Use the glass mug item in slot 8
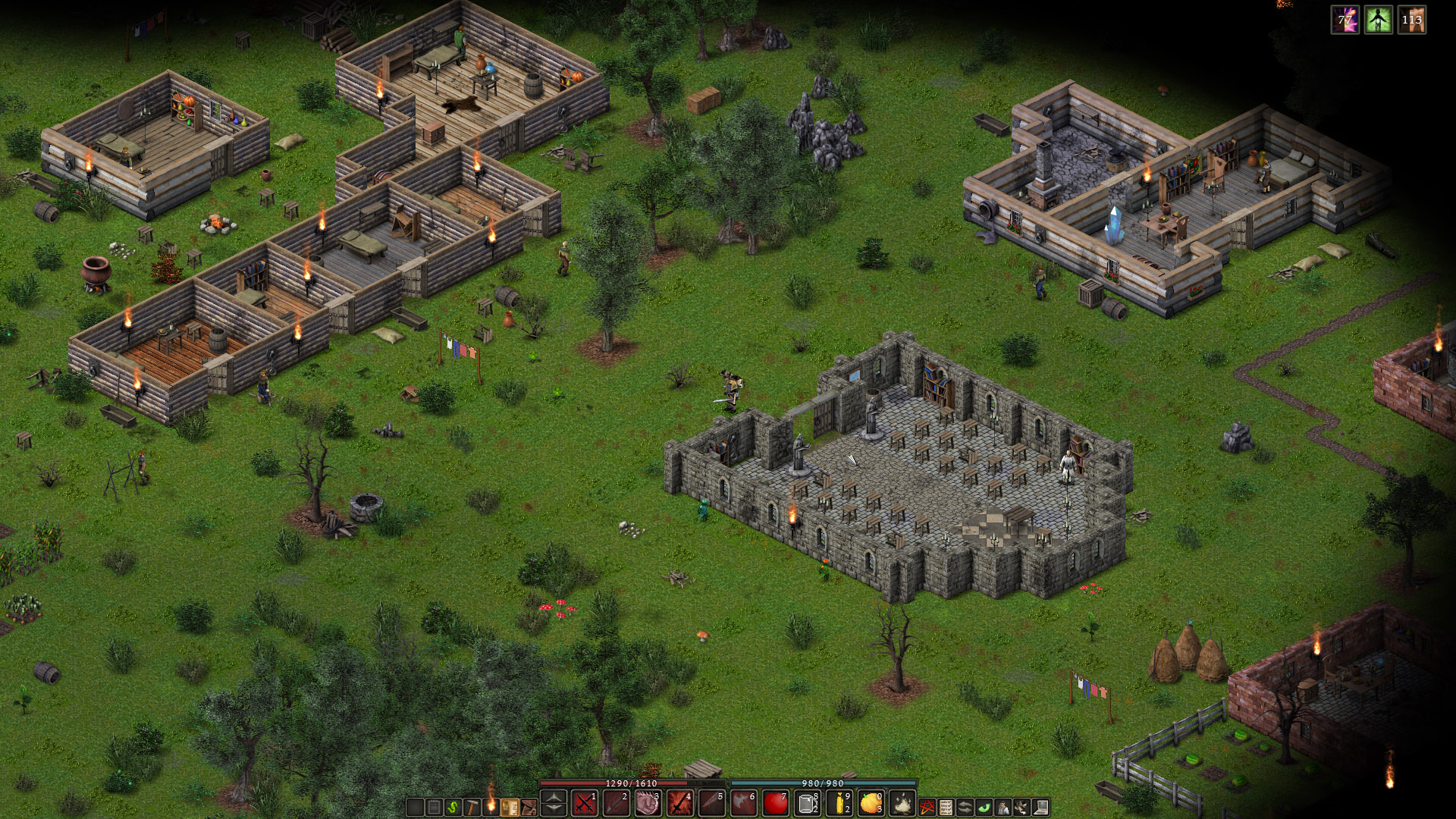This screenshot has width=1456, height=819. click(x=807, y=803)
